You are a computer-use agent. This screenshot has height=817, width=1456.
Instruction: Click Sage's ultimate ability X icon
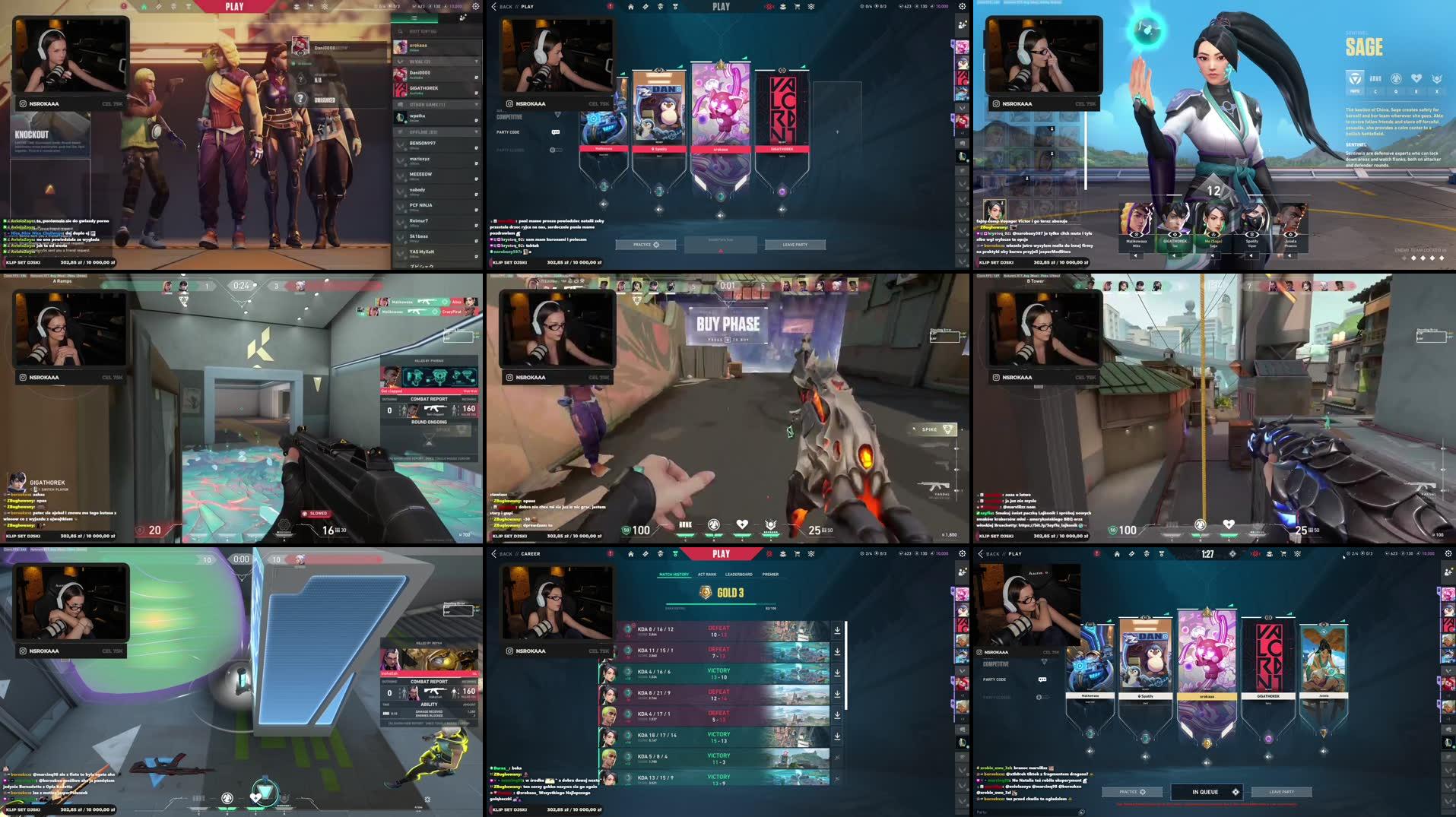coord(1437,78)
